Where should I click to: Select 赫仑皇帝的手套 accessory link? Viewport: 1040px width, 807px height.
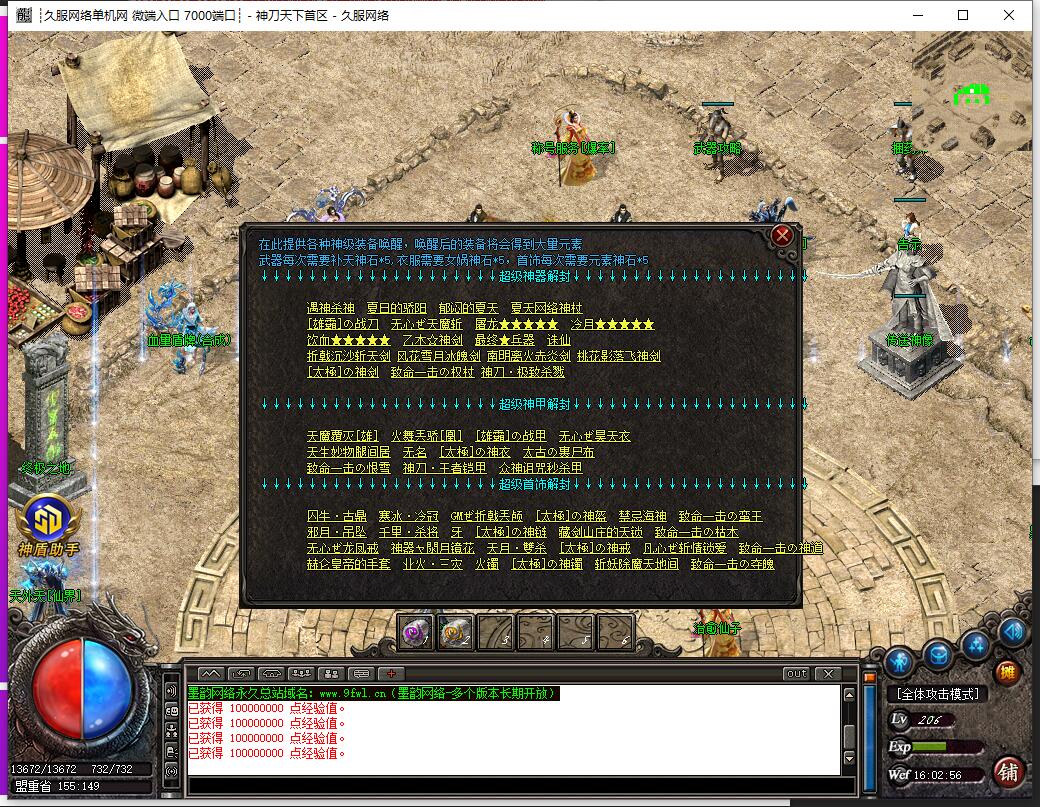click(x=348, y=564)
